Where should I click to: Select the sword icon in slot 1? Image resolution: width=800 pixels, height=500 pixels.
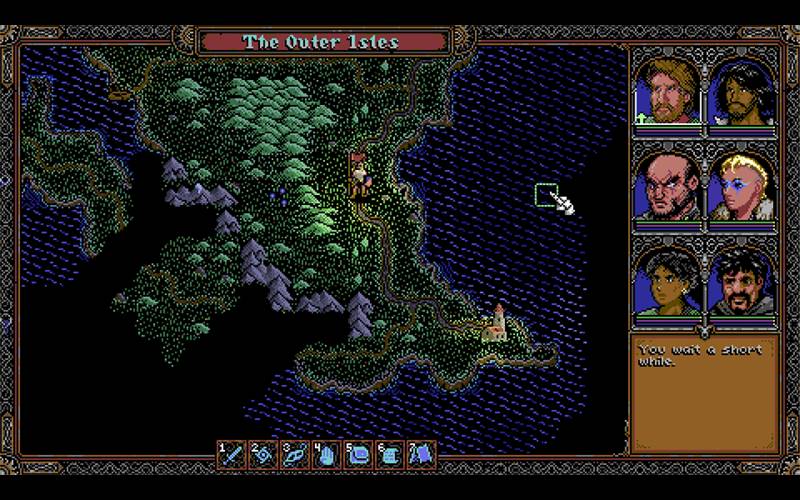(232, 456)
